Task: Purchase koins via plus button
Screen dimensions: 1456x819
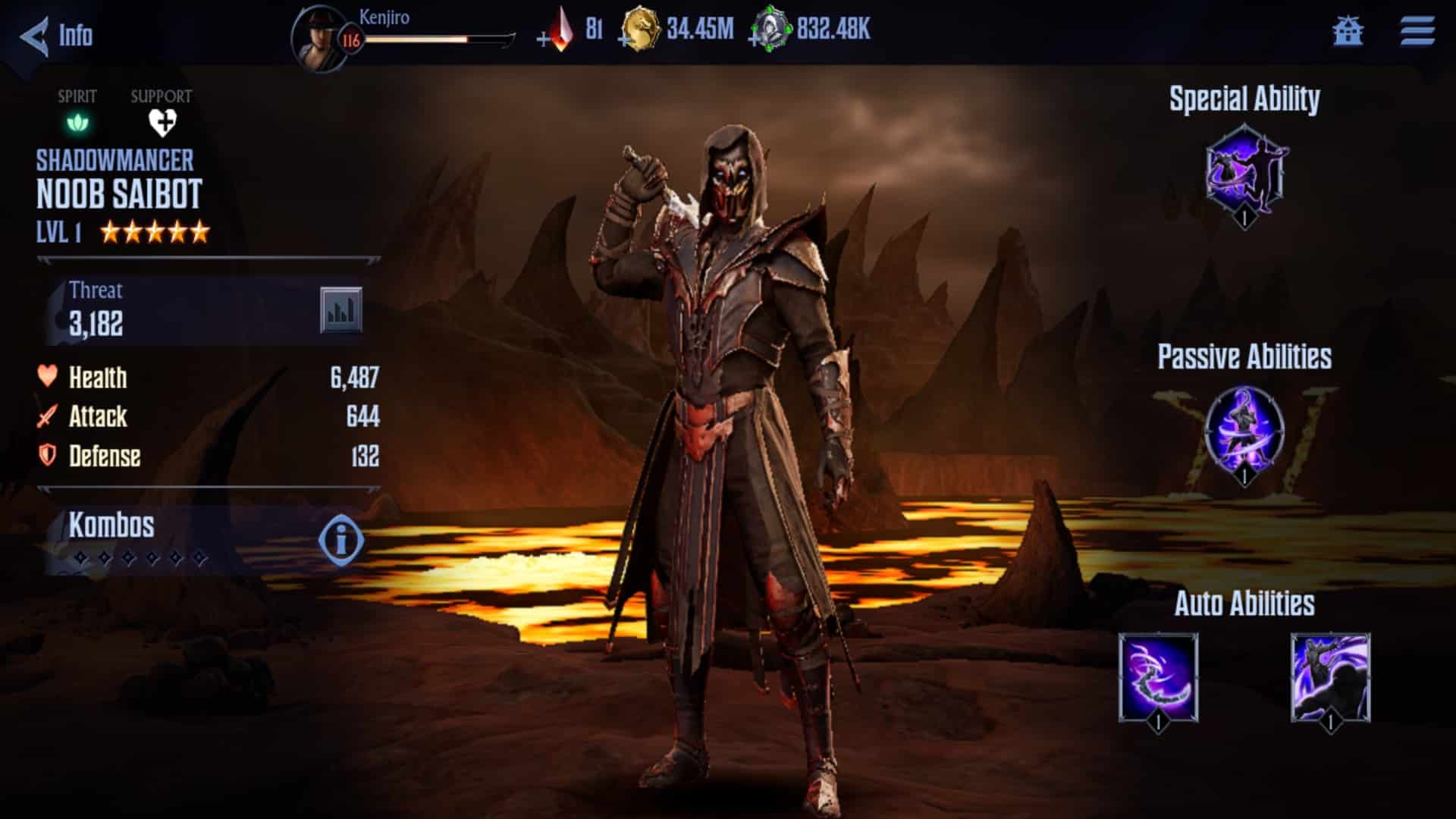Action: tap(623, 39)
